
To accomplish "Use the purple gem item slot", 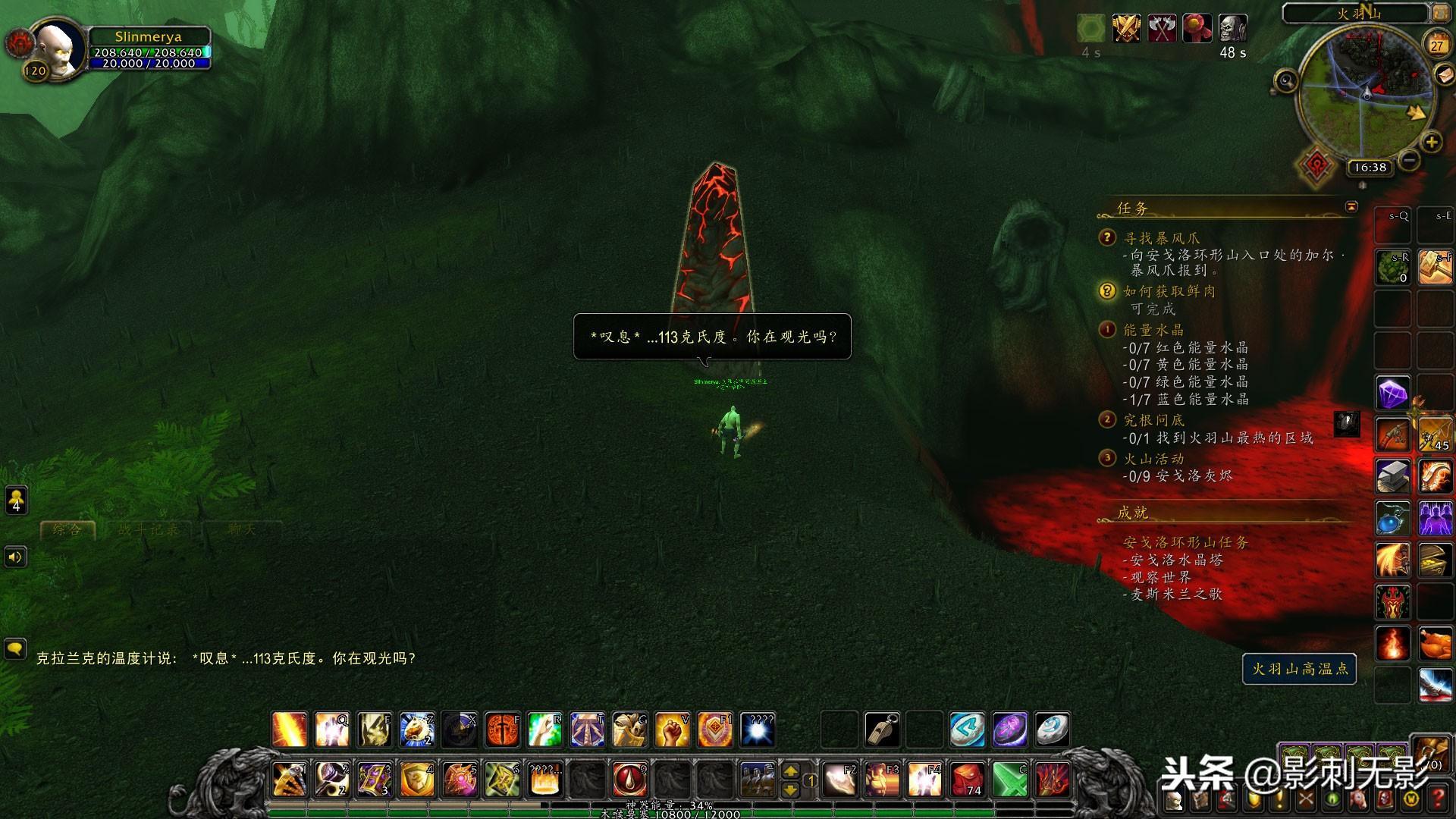I will (1392, 394).
